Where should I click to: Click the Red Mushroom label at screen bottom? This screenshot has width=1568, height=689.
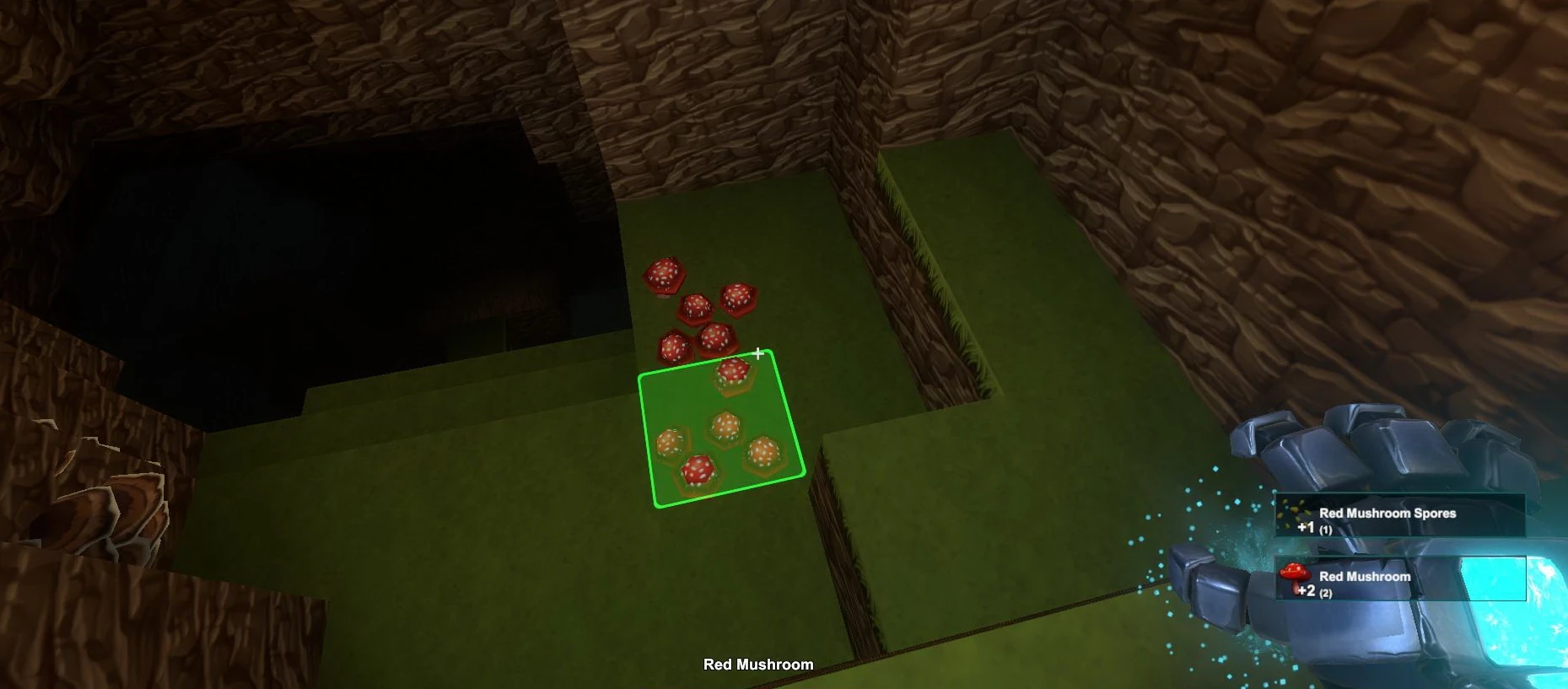click(x=757, y=665)
